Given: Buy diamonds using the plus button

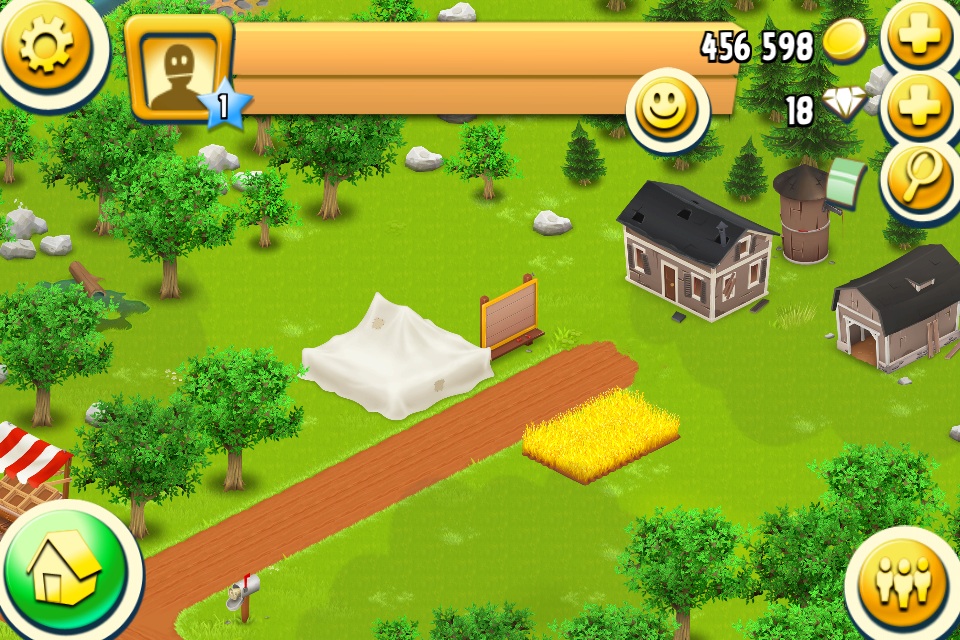Looking at the screenshot, I should [x=920, y=107].
